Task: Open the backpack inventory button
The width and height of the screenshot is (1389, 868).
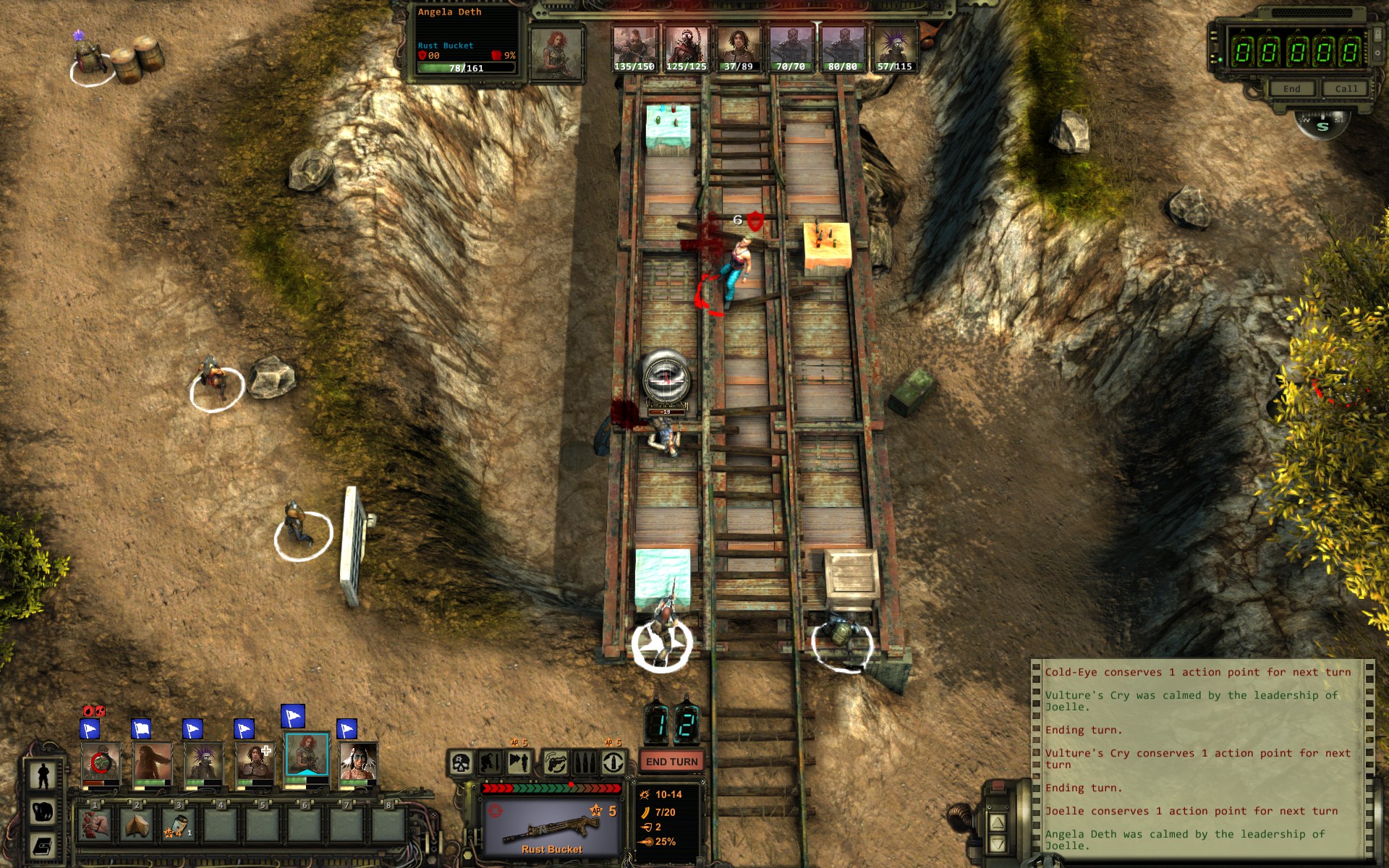Action: point(43,811)
